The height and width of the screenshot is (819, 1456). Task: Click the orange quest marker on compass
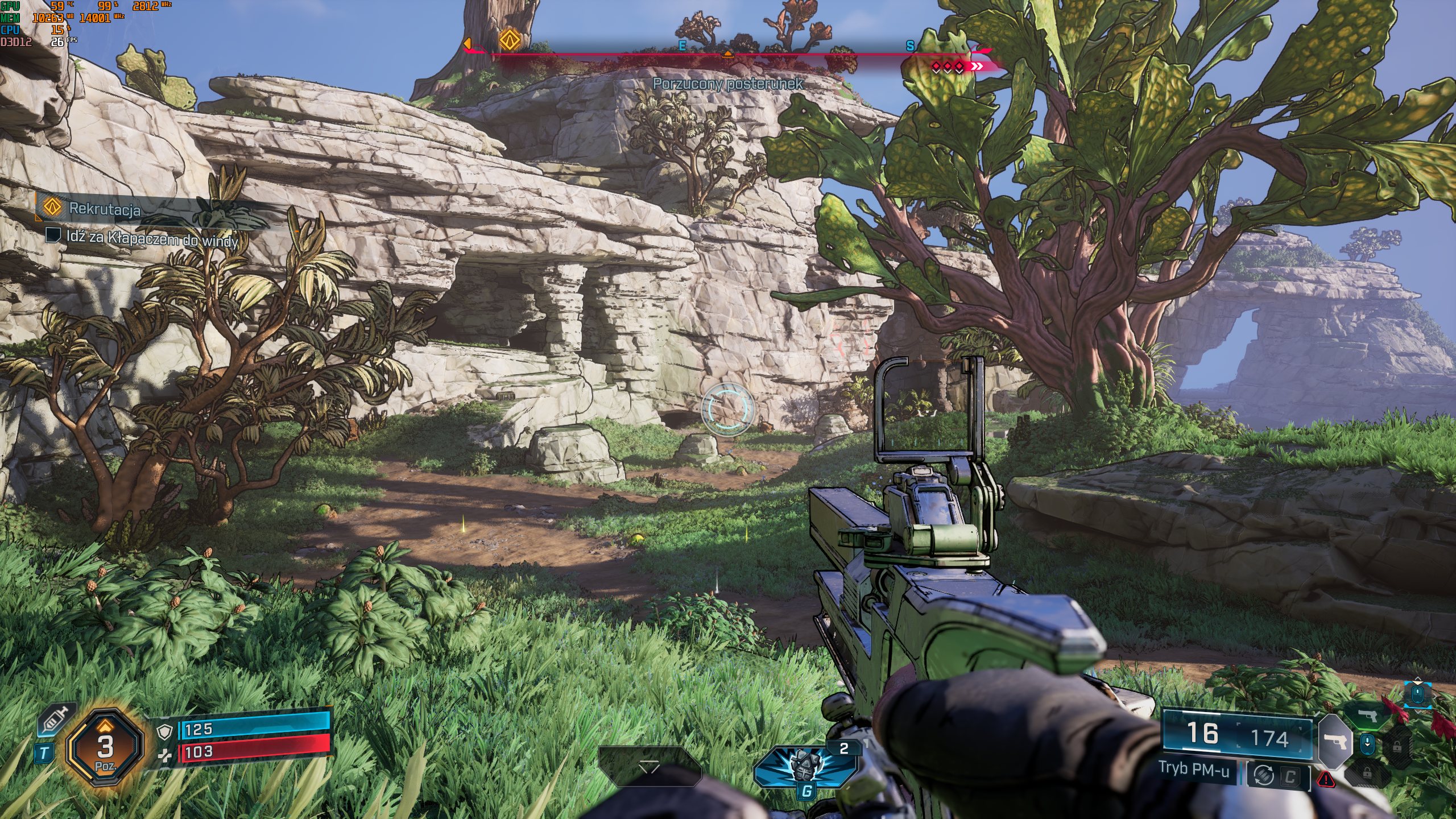[x=509, y=40]
